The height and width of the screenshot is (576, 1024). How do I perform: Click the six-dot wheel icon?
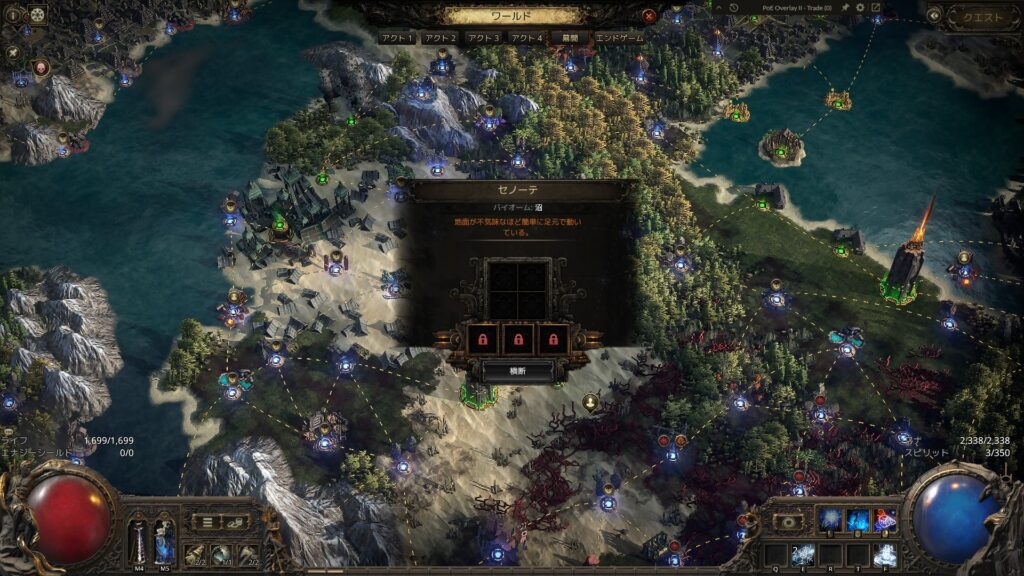[x=38, y=15]
